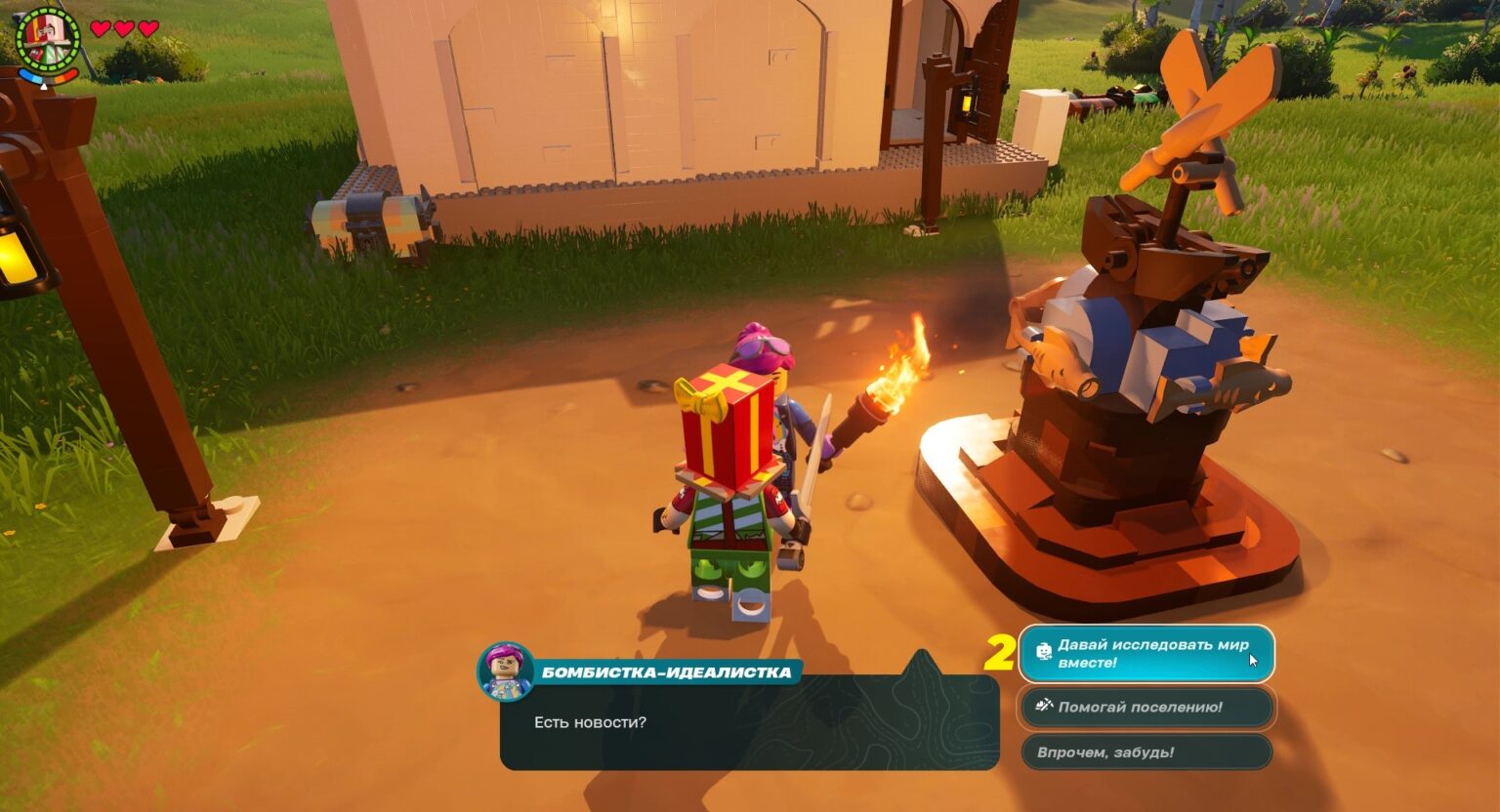1500x812 pixels.
Task: Click the player avatar inside the compass ring
Action: pyautogui.click(x=47, y=37)
